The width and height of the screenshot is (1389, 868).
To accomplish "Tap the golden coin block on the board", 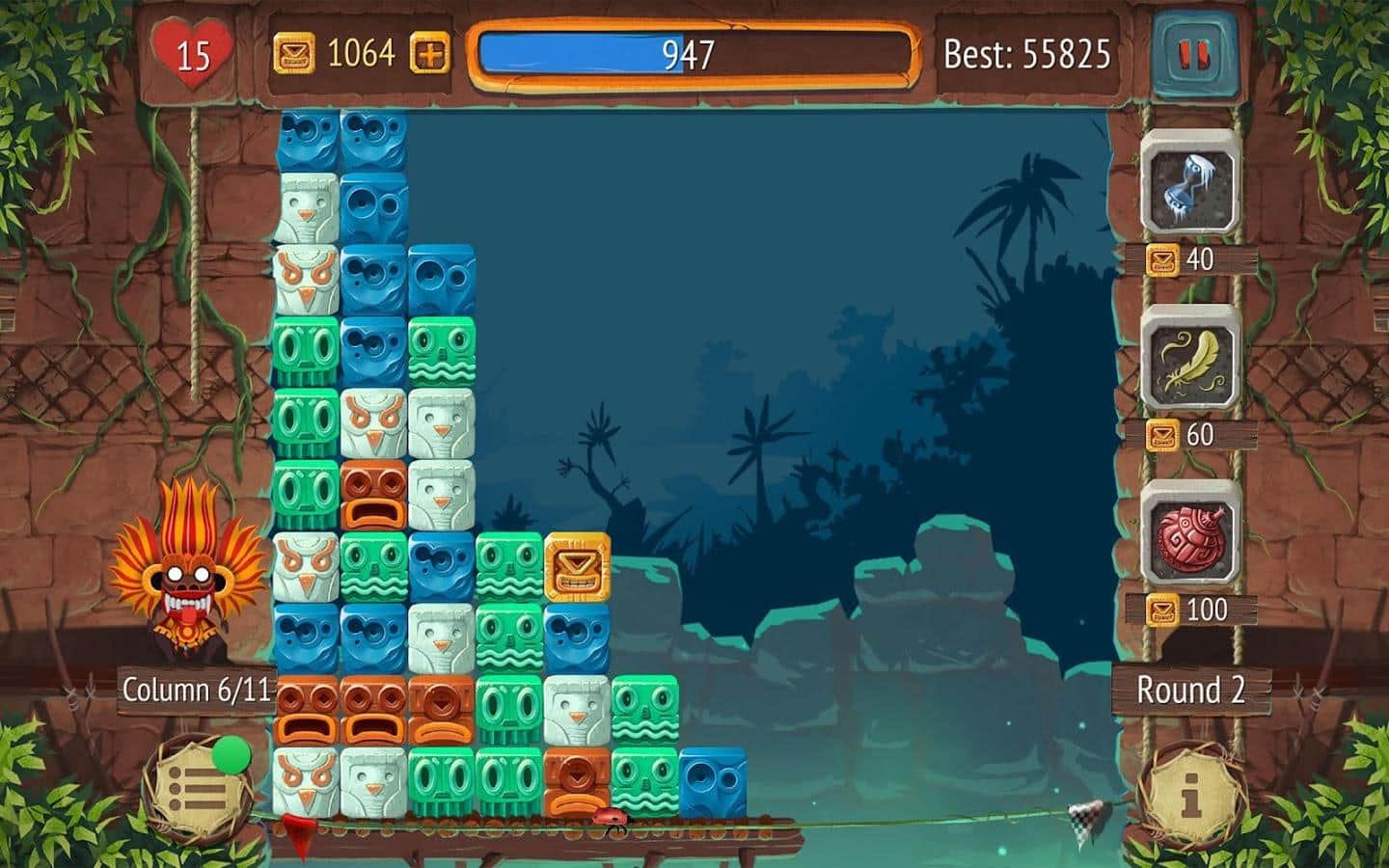I will tap(578, 565).
